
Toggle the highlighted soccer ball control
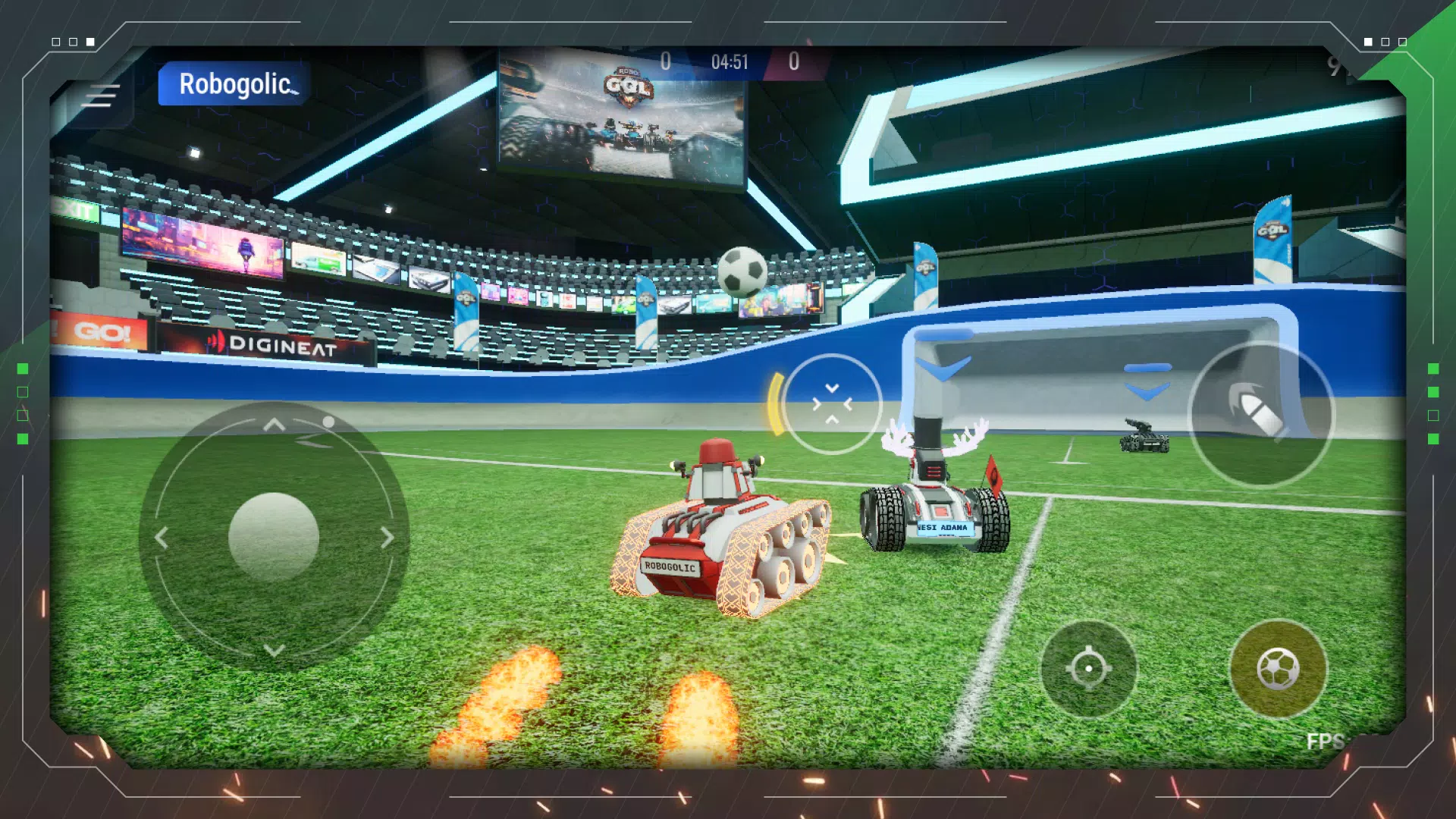(x=1280, y=670)
